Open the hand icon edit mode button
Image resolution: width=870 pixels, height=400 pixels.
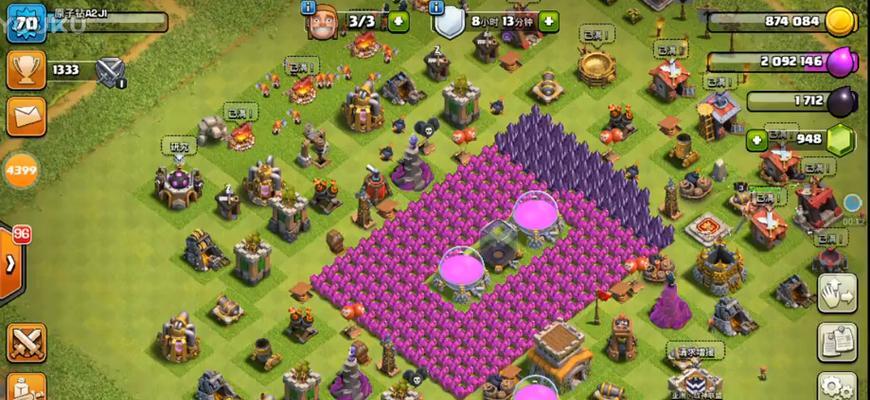point(836,293)
